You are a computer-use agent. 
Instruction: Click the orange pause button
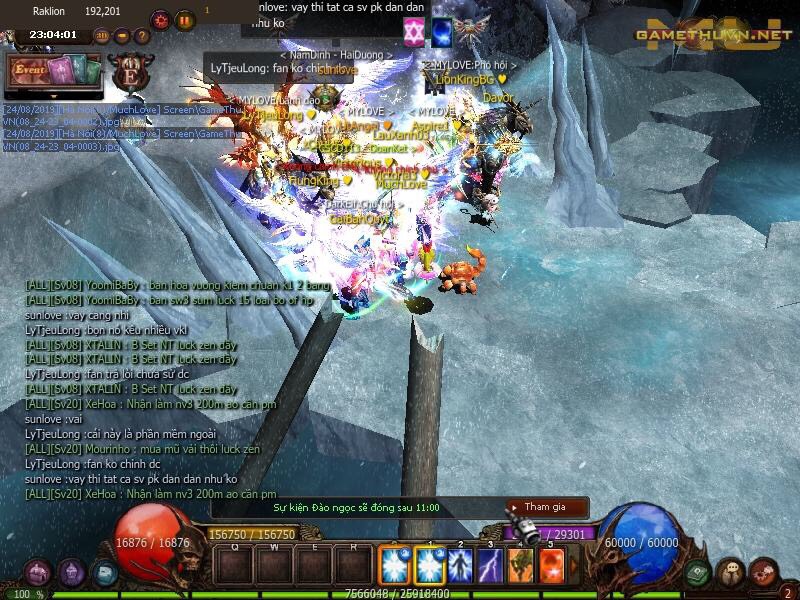185,20
